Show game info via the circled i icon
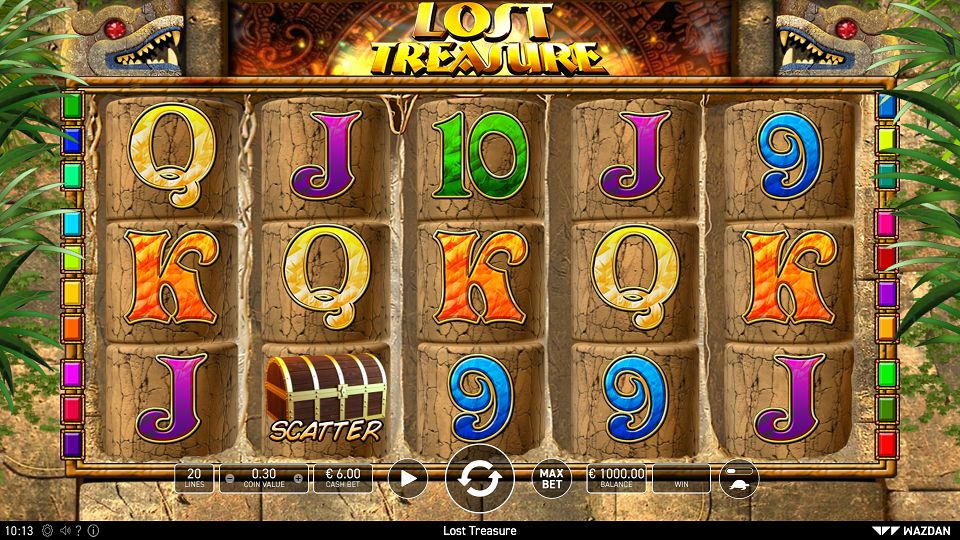960x540 pixels. pyautogui.click(x=93, y=530)
